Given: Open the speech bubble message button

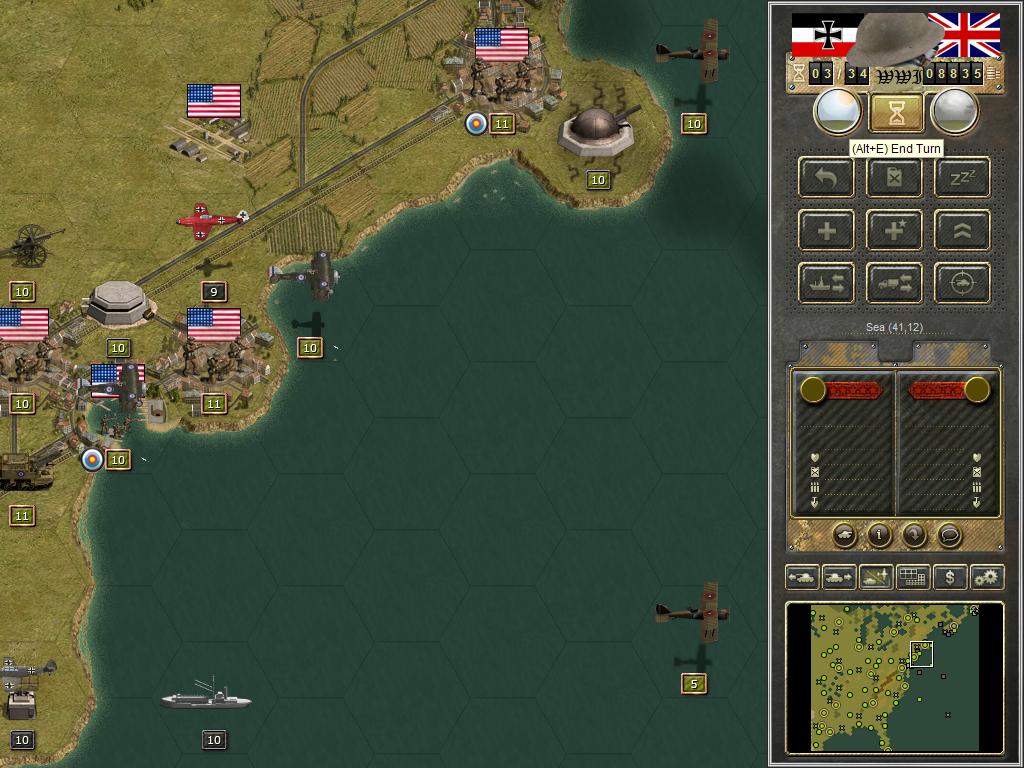Looking at the screenshot, I should click(x=949, y=535).
